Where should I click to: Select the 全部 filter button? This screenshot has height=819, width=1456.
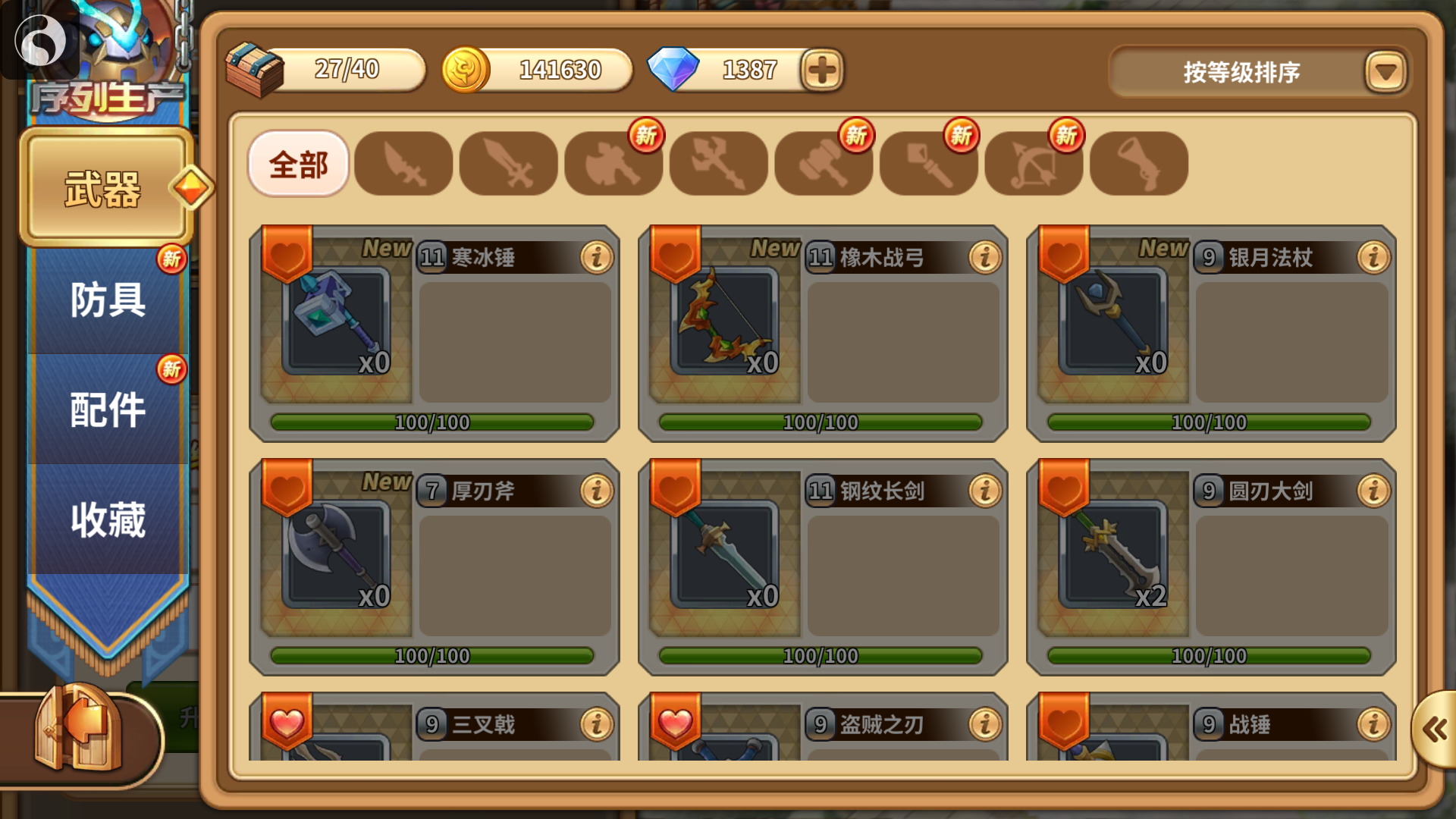[x=299, y=163]
